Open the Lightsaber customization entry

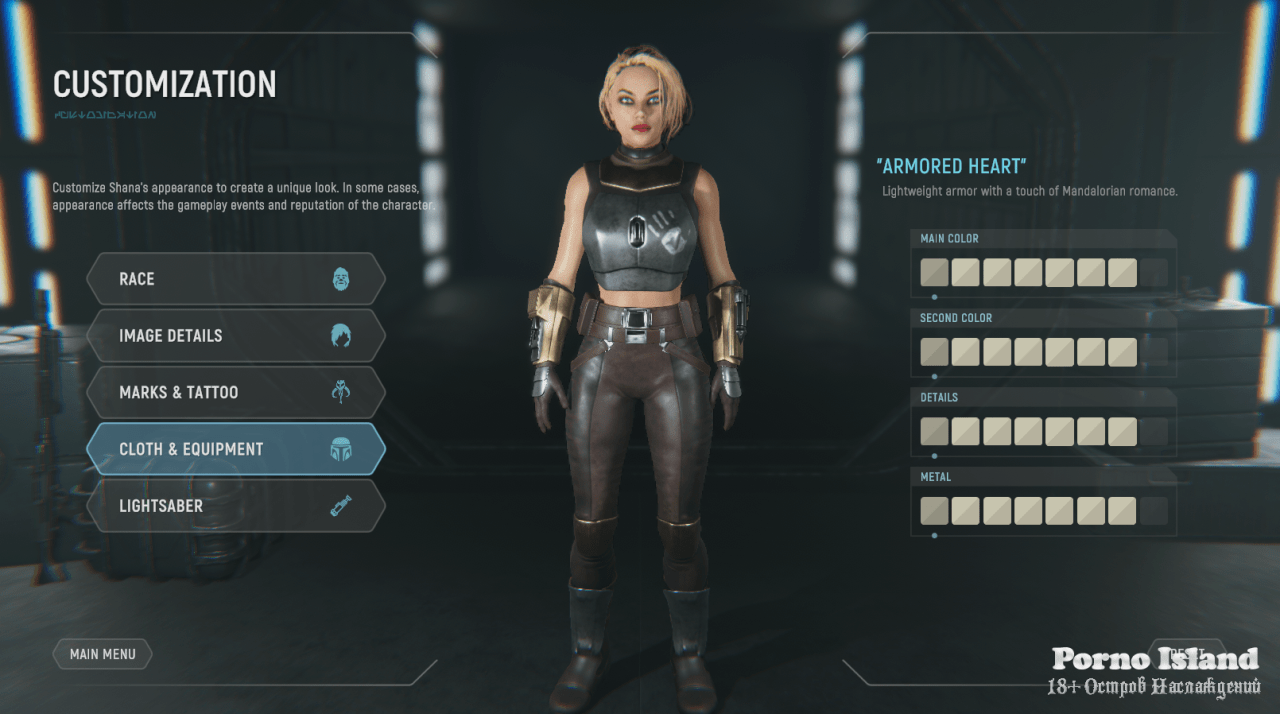coord(235,506)
